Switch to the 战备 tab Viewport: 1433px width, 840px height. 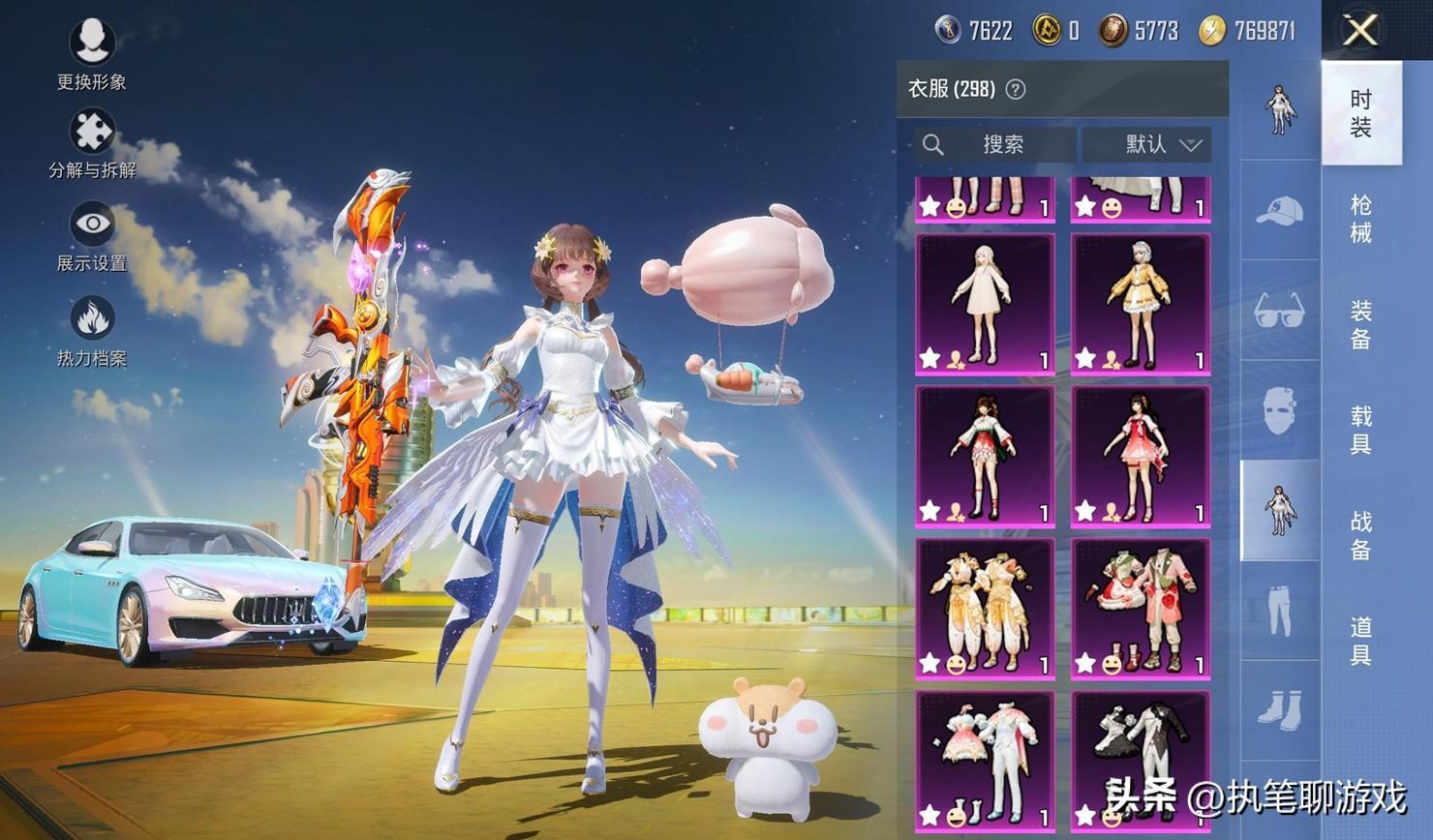click(1360, 535)
